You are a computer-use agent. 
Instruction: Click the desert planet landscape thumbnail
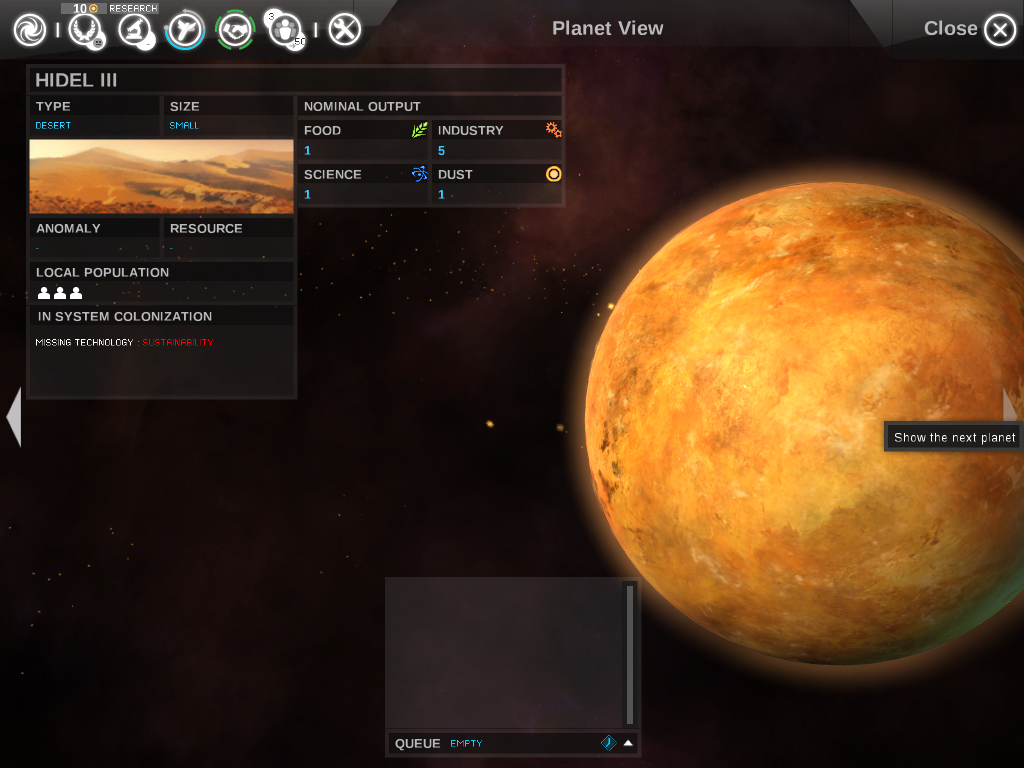tap(162, 176)
